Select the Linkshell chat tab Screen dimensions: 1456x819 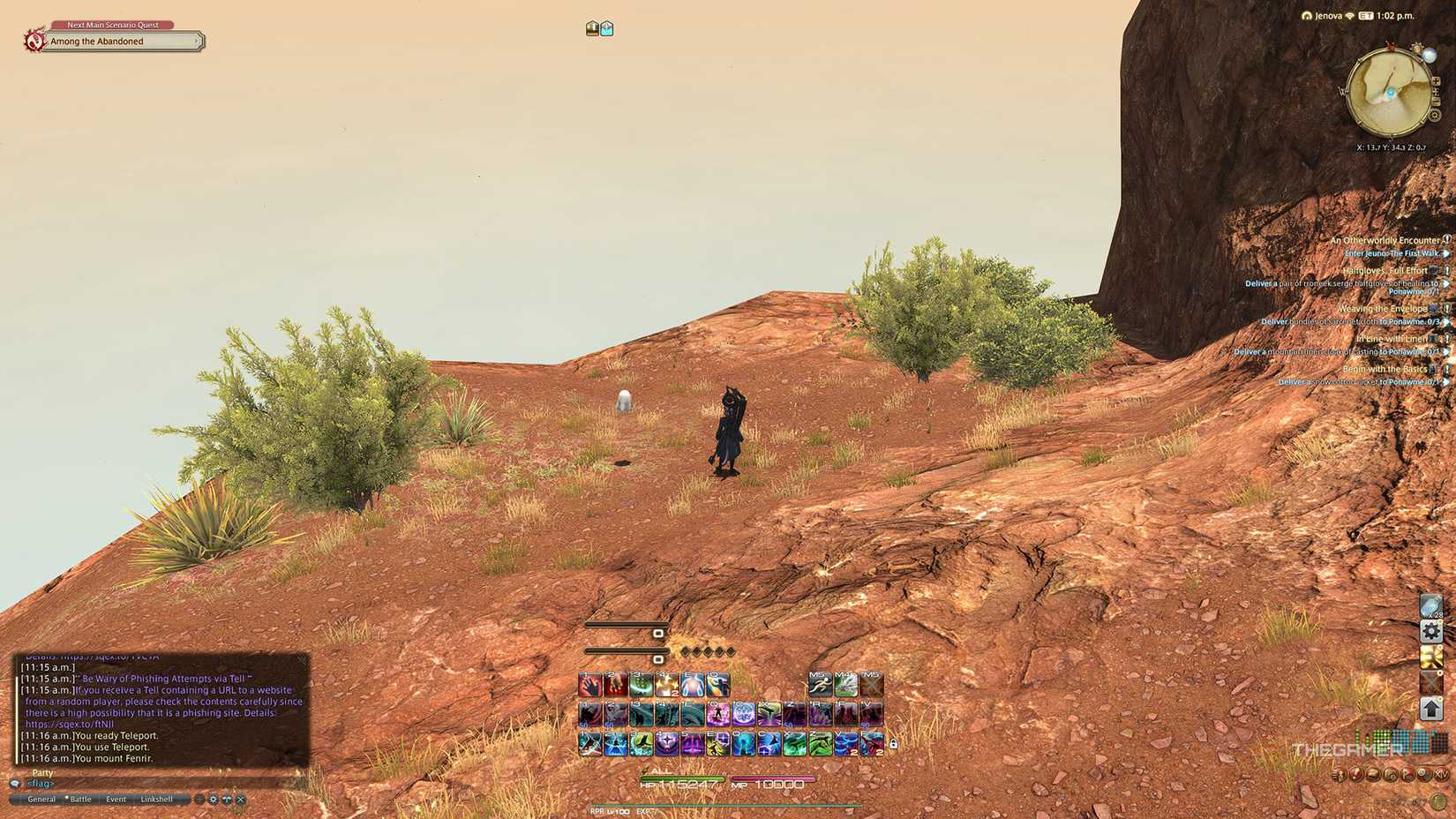click(156, 799)
